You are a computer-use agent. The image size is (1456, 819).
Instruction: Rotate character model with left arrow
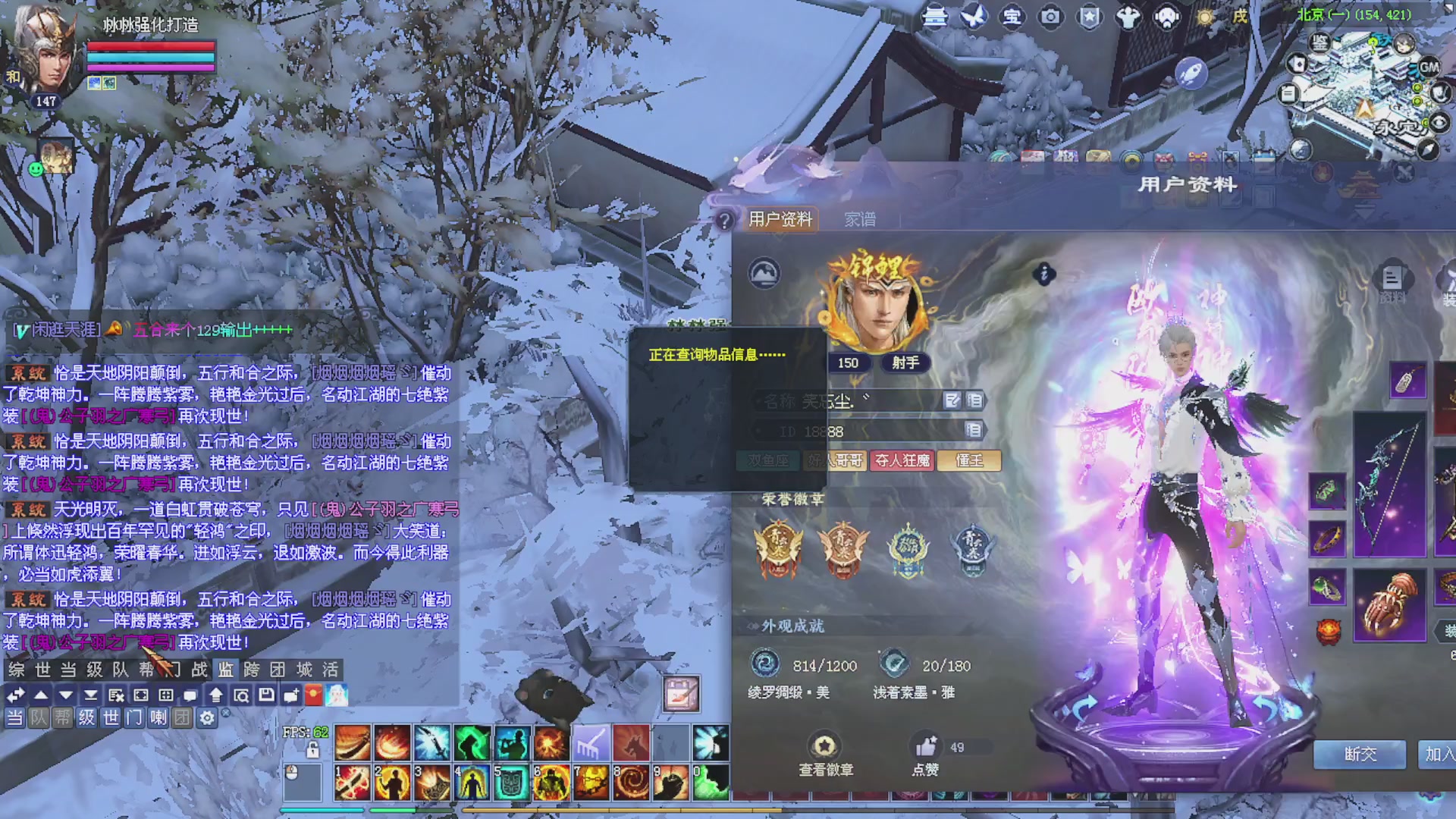[1084, 707]
